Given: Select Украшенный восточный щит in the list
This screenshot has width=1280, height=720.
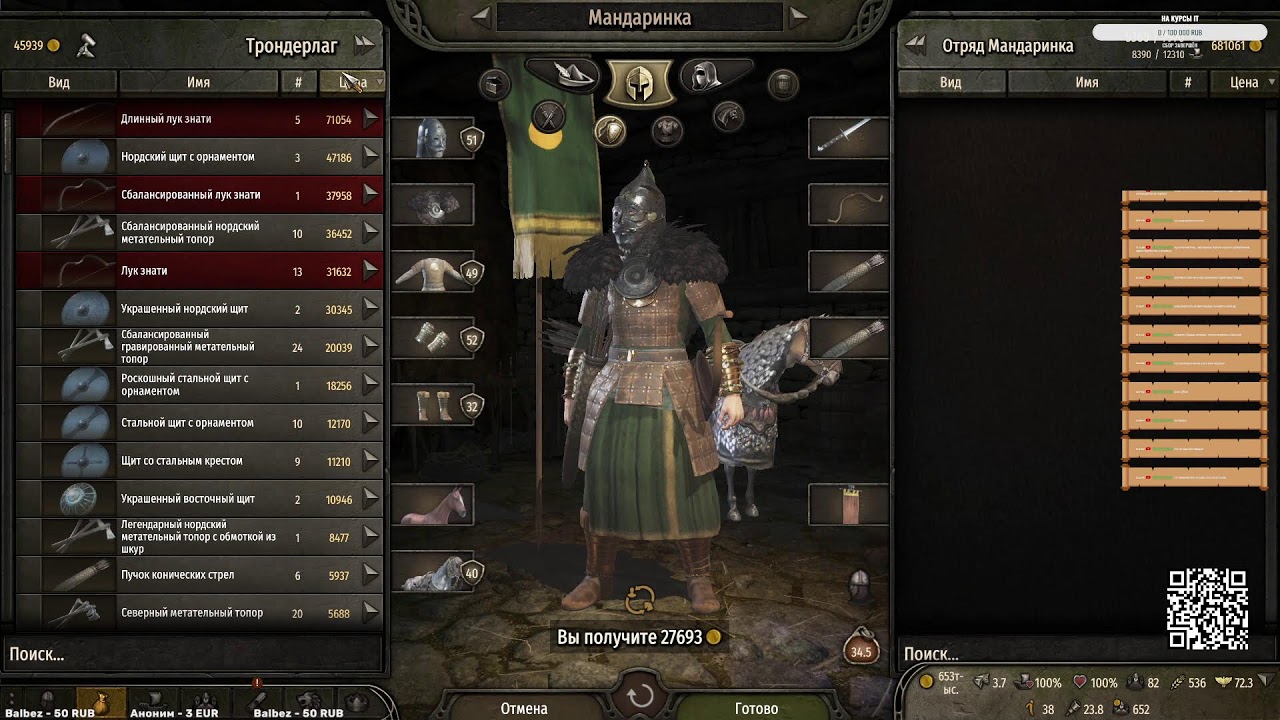Looking at the screenshot, I should [x=199, y=499].
